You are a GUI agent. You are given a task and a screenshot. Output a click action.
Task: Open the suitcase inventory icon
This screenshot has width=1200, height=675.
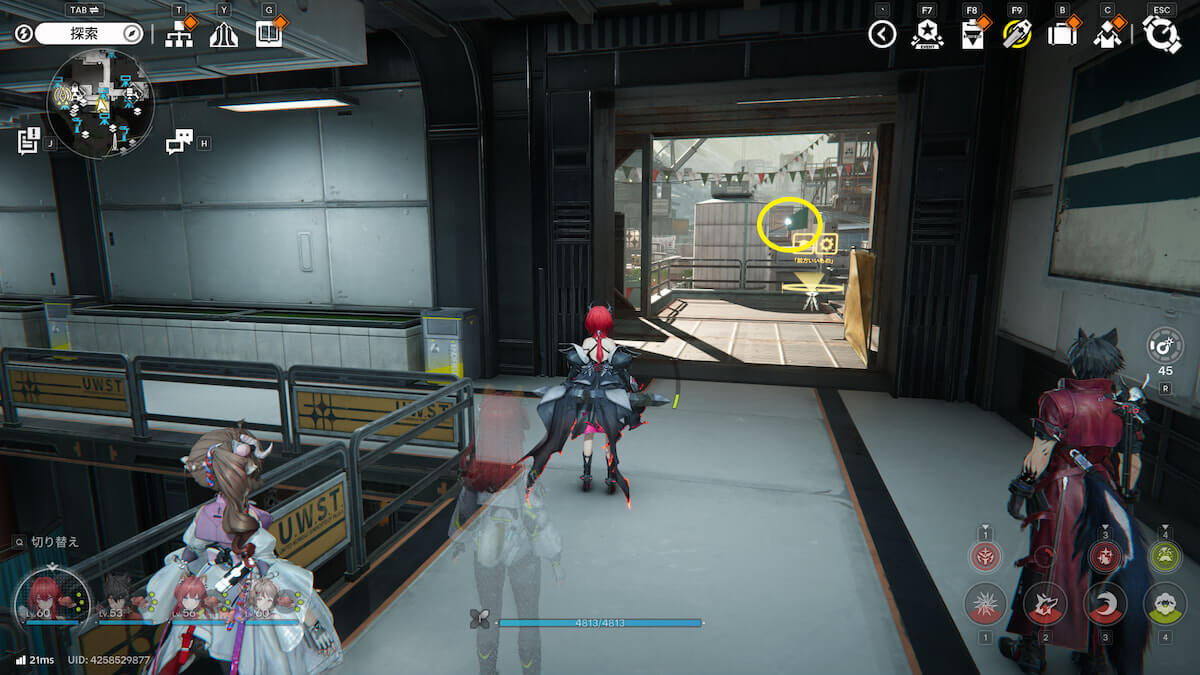pos(1061,35)
